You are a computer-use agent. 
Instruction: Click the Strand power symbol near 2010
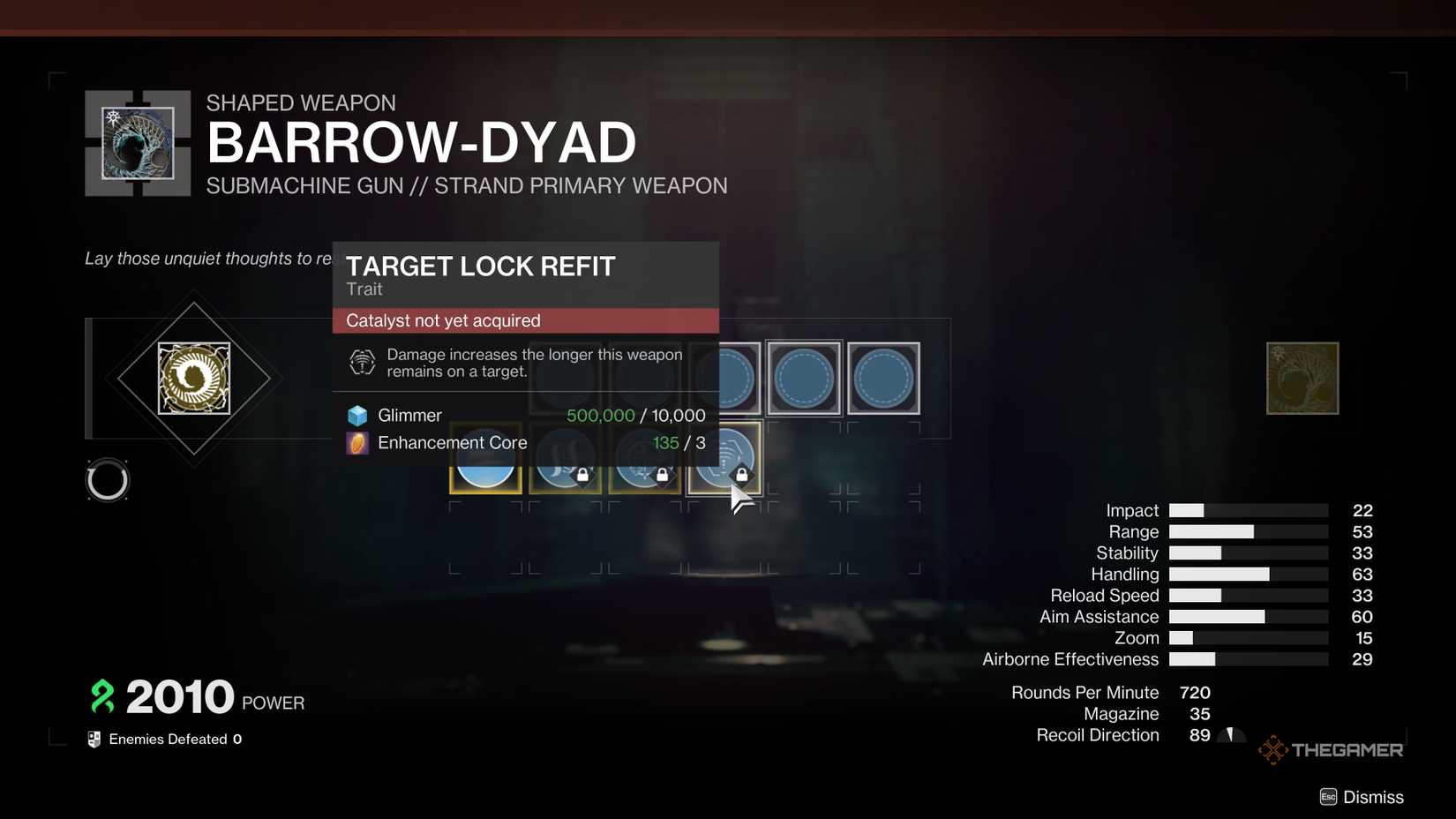tap(101, 696)
